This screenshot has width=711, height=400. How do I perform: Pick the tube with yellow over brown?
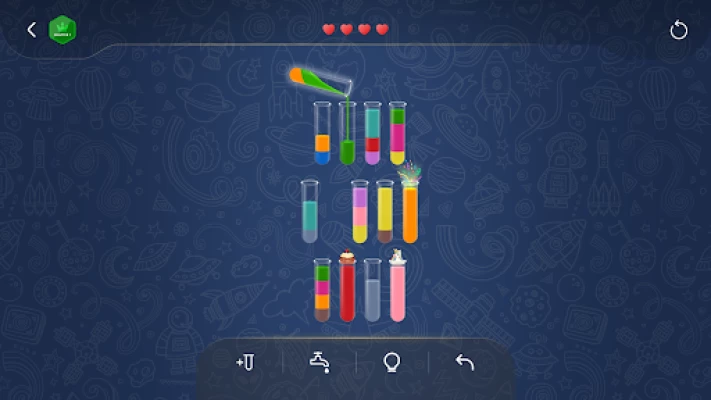[385, 212]
